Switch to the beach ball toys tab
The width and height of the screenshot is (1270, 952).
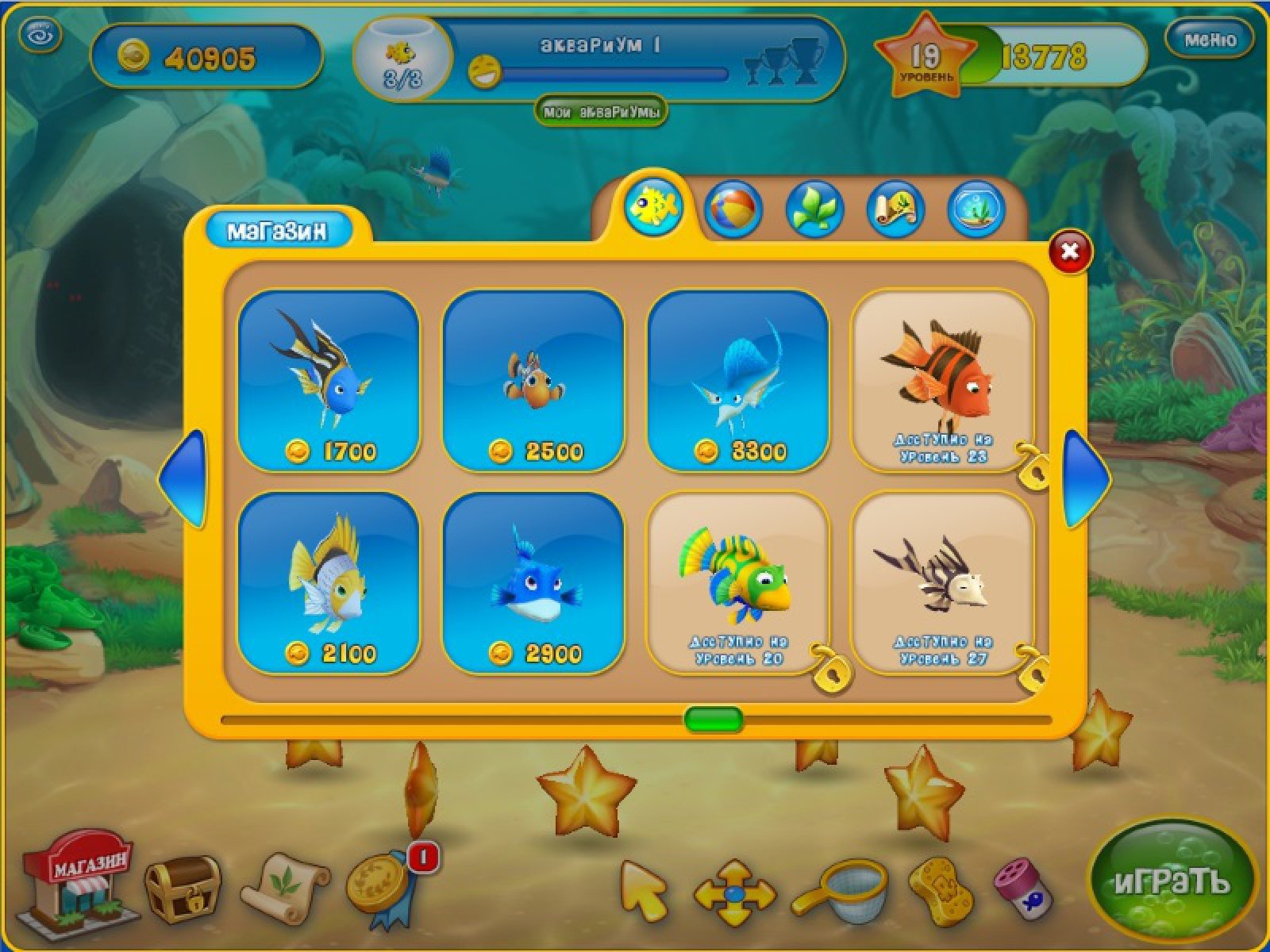coord(733,209)
